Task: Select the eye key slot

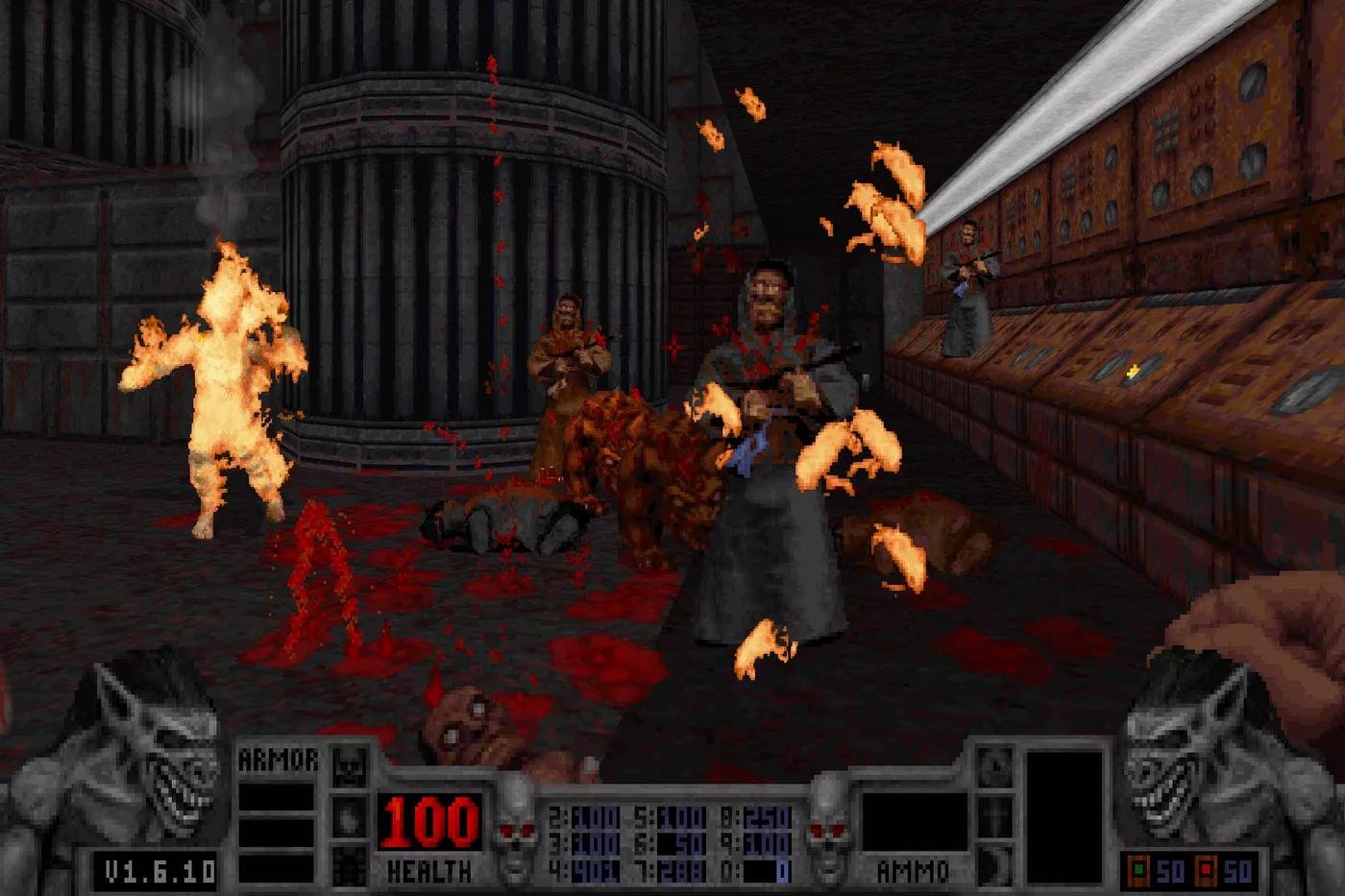Action: coord(993,765)
